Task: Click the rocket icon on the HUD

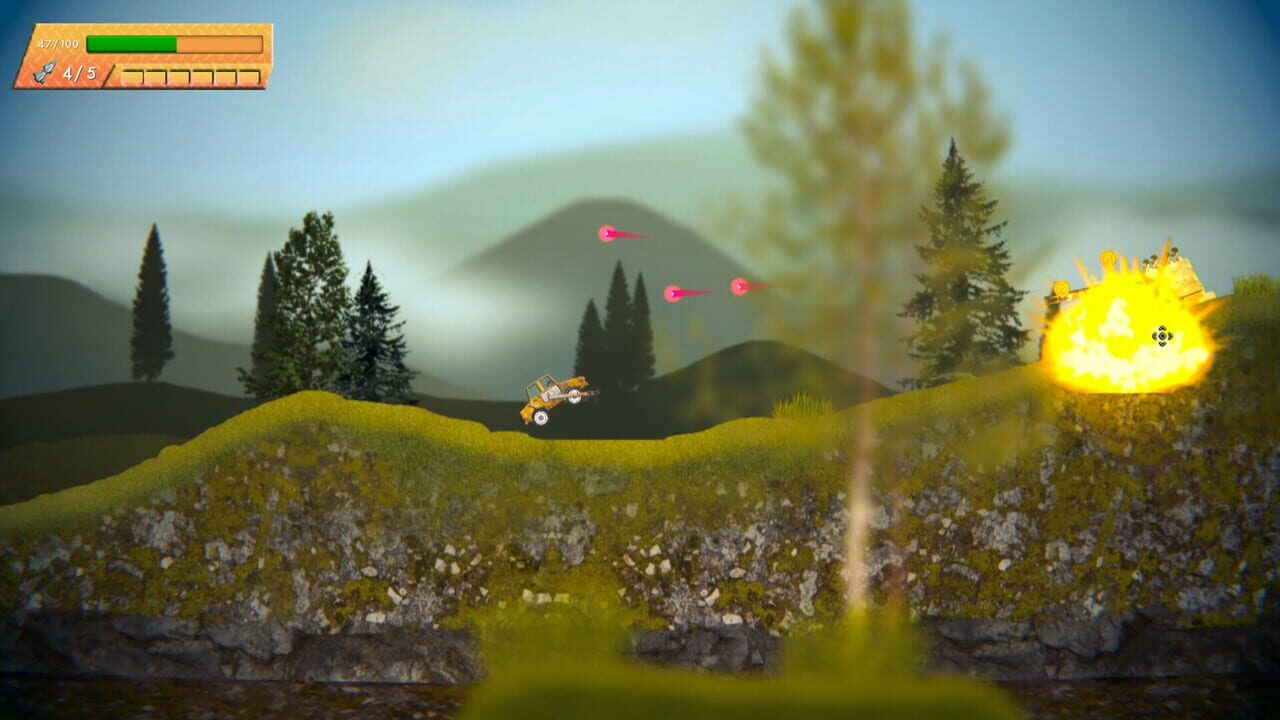Action: click(46, 71)
